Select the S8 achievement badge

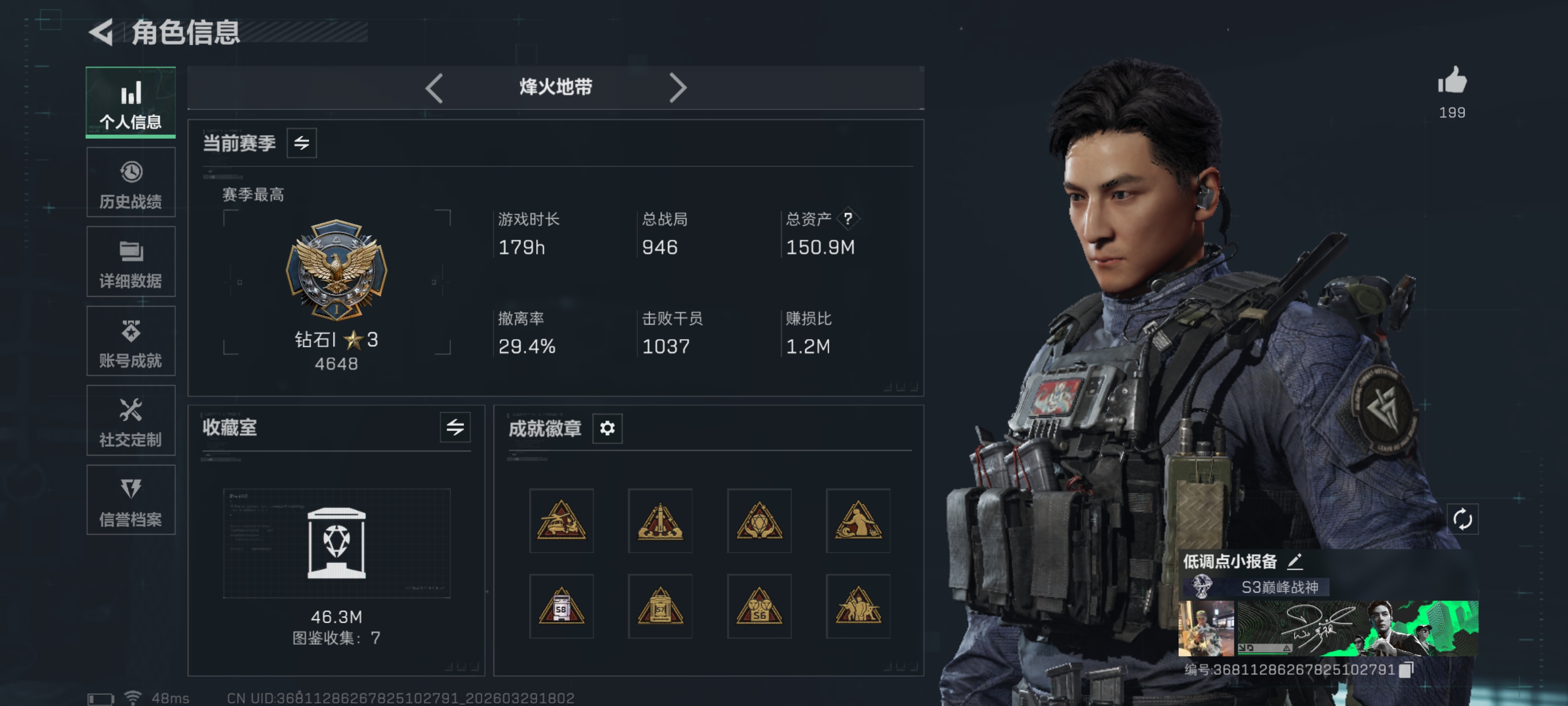[561, 606]
